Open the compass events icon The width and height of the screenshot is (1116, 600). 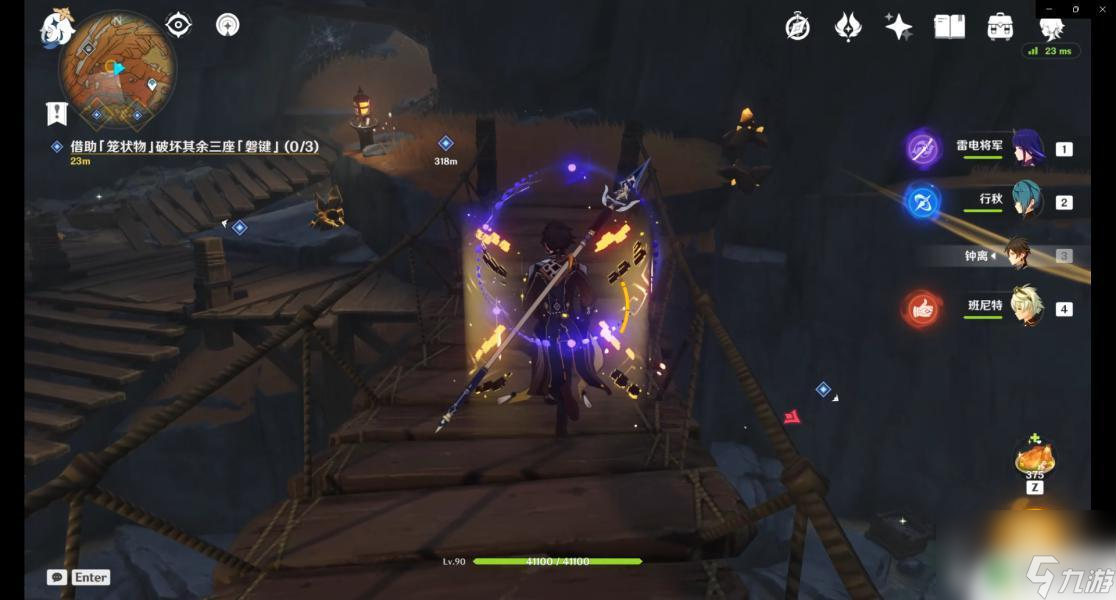(797, 27)
